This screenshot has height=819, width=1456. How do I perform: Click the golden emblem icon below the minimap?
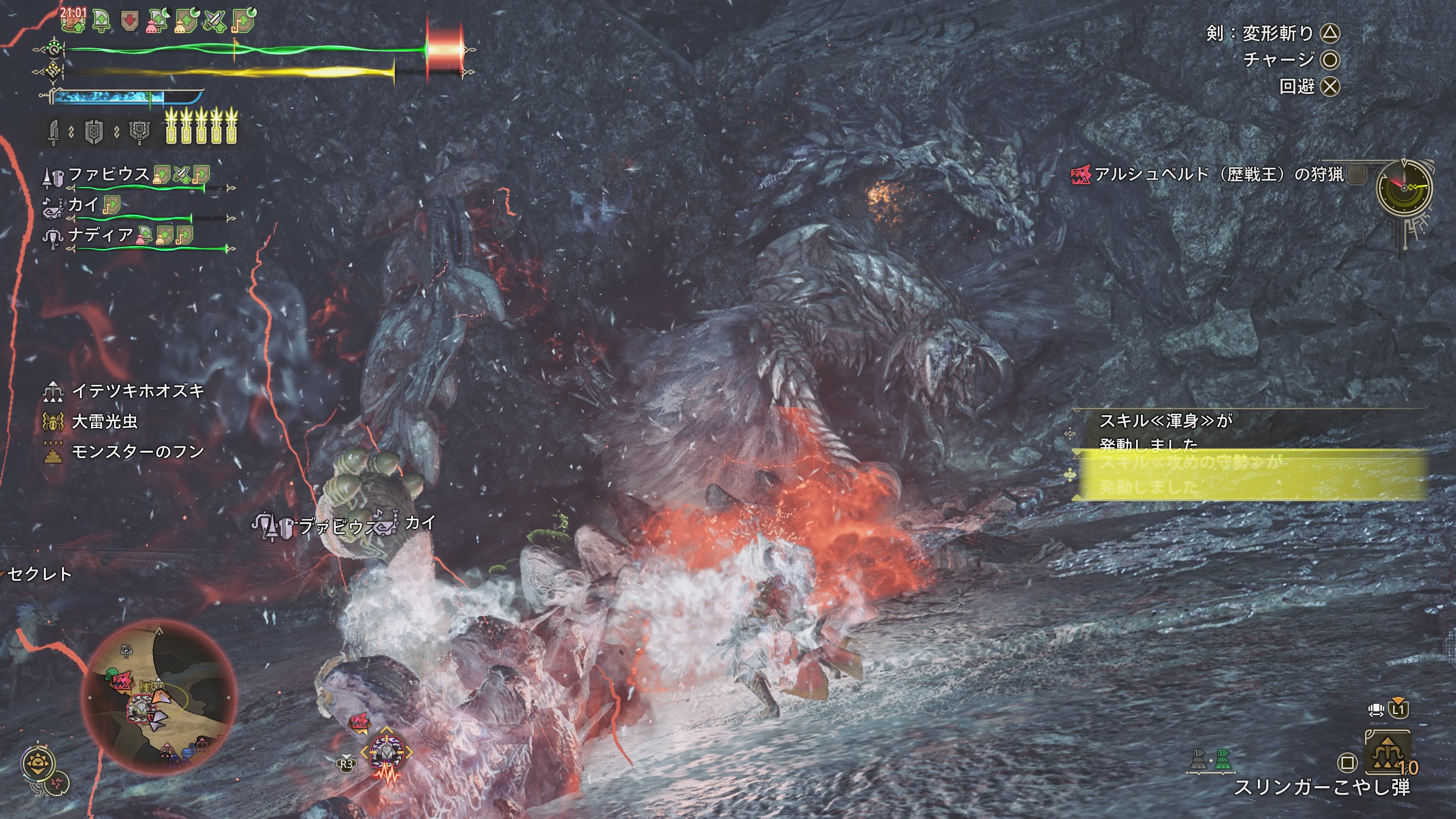[x=38, y=764]
